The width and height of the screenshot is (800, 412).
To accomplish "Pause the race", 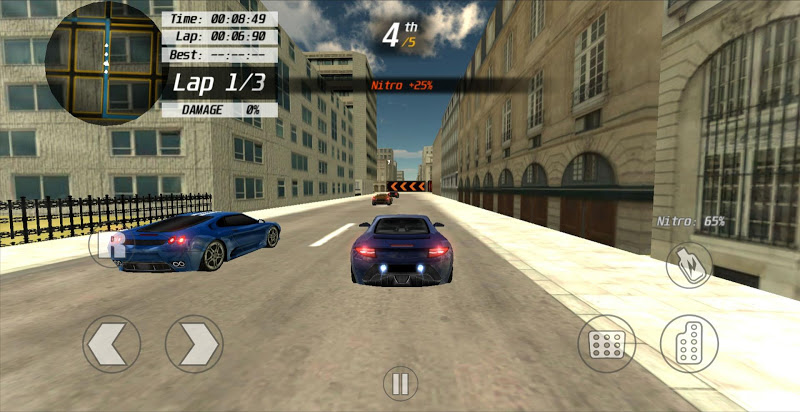I will (x=399, y=383).
